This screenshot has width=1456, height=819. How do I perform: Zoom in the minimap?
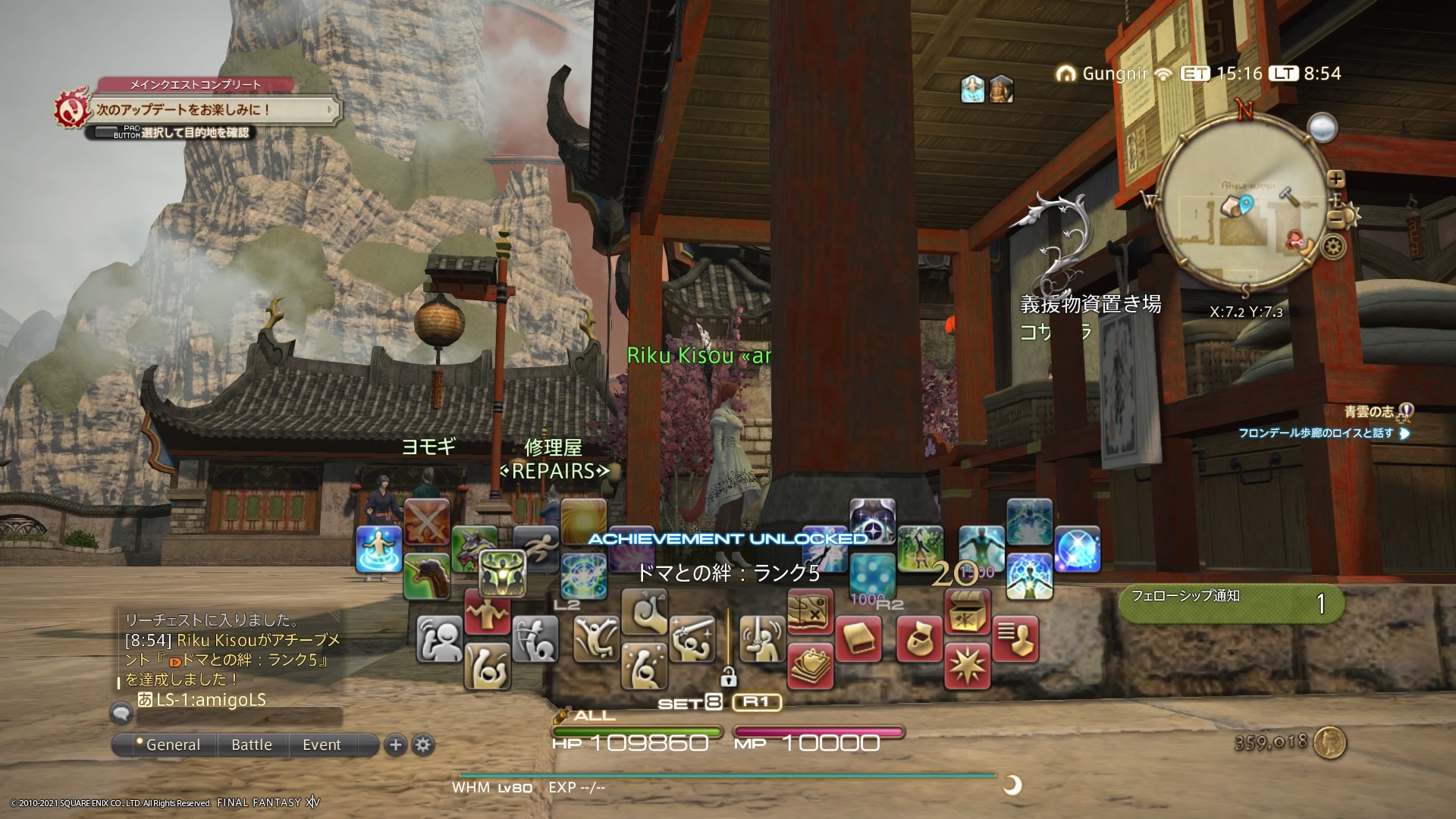click(1336, 179)
